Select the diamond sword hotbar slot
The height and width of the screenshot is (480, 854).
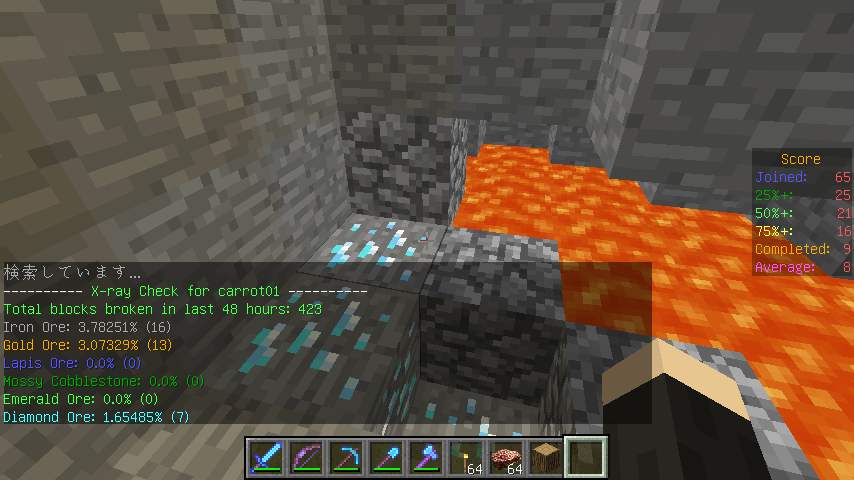(x=266, y=457)
